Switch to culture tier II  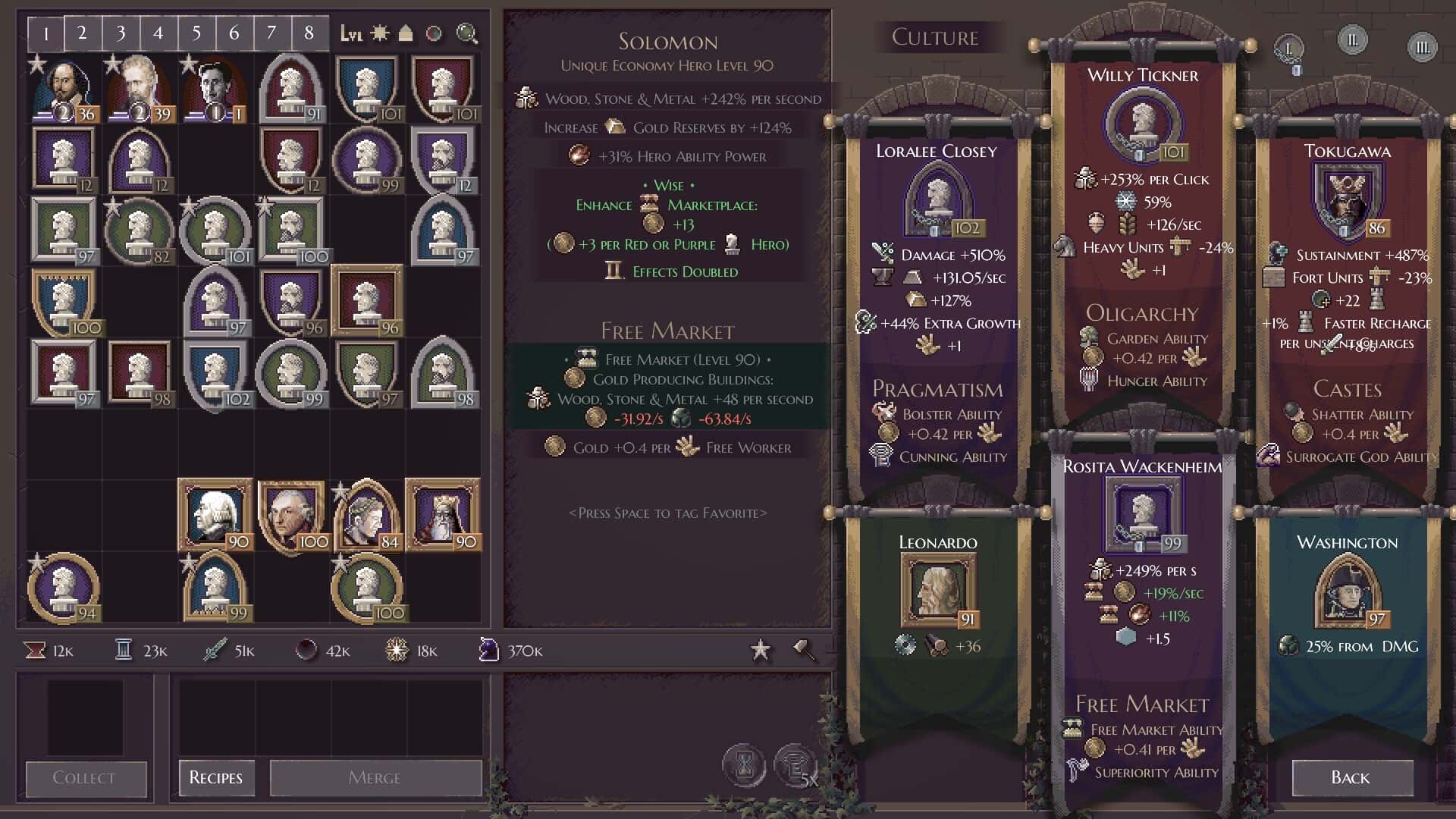point(1352,40)
